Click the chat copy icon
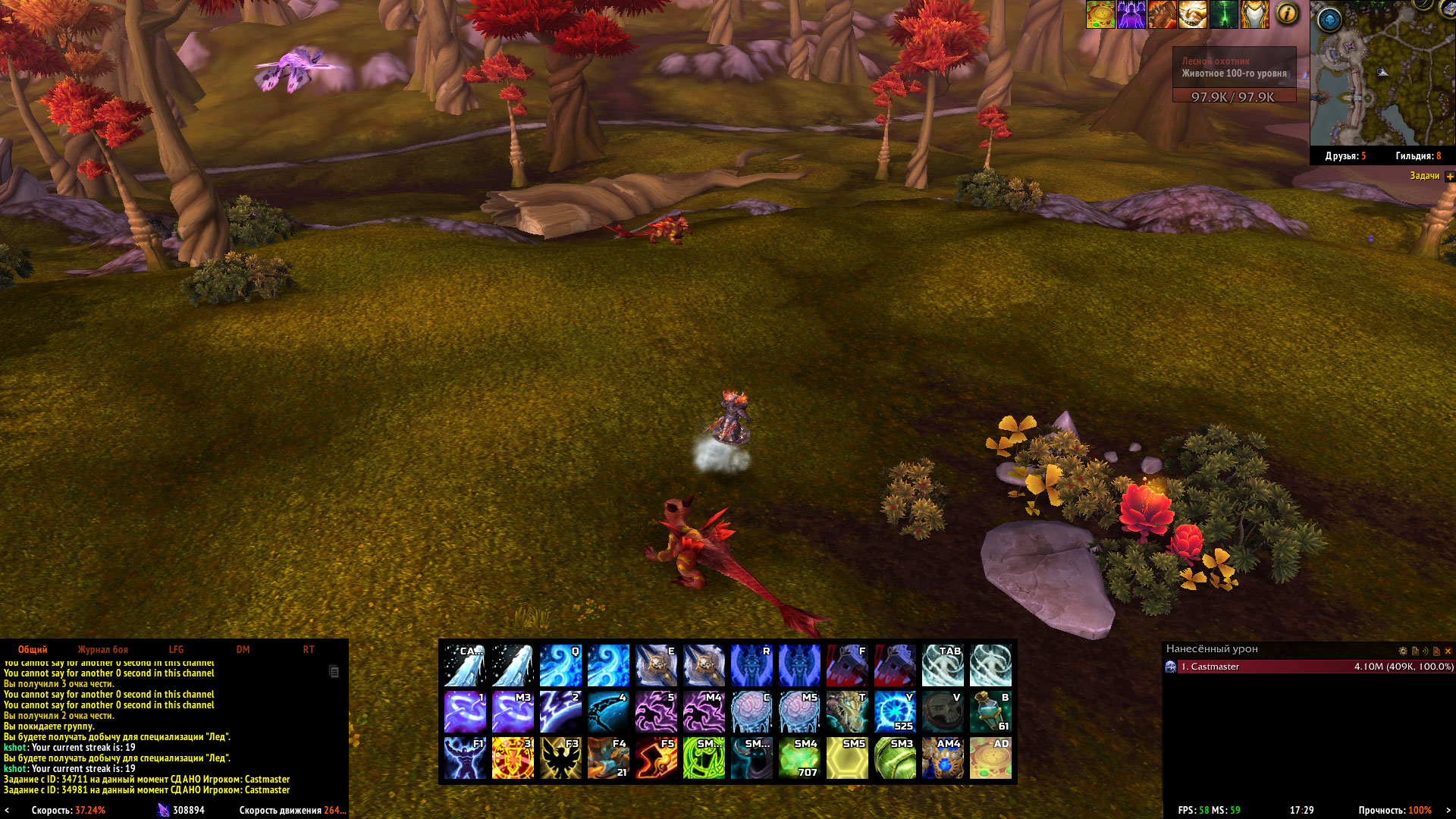1456x819 pixels. (334, 671)
